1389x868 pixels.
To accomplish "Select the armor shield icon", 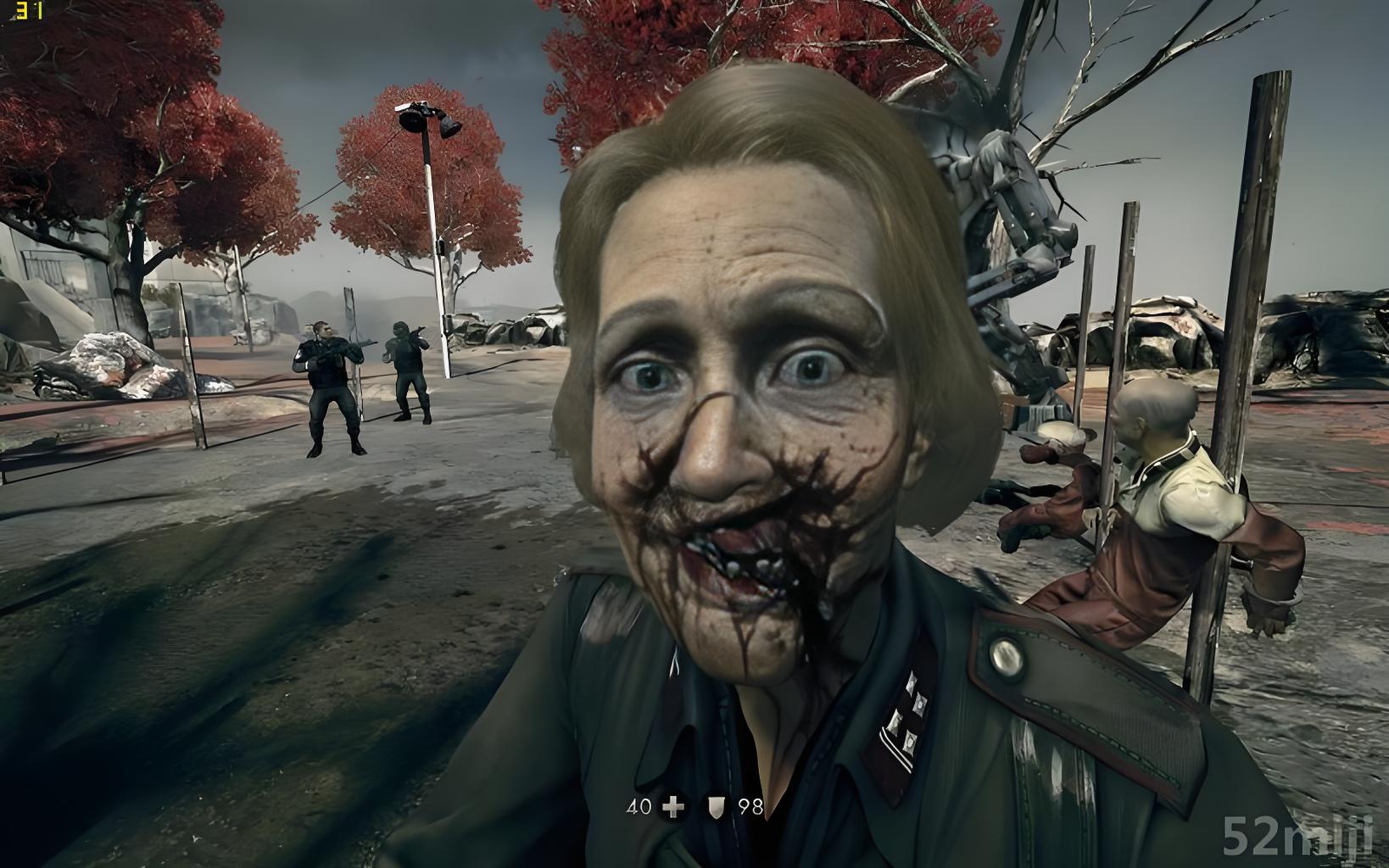I will (717, 807).
